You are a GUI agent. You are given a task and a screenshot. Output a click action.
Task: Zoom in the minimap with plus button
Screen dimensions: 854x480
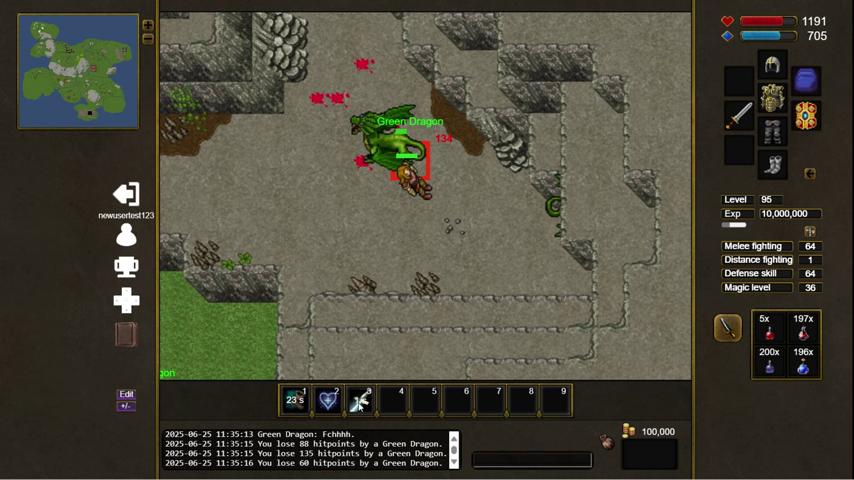(x=148, y=26)
